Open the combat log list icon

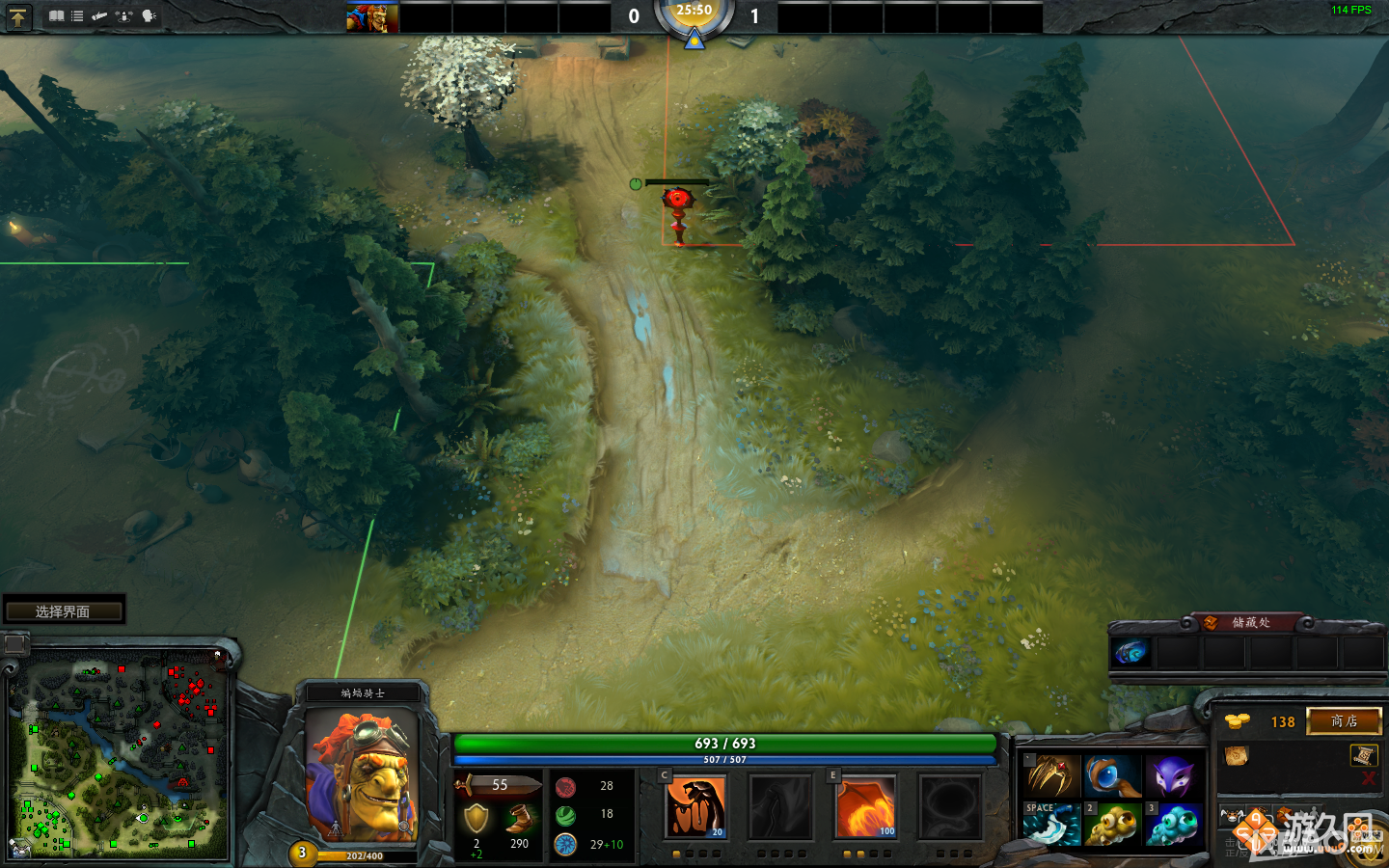tap(76, 15)
